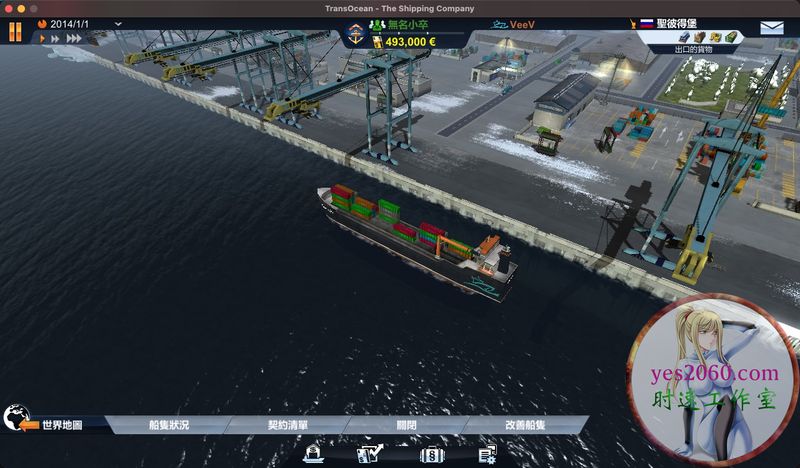Open the chart statistics icon in bottom toolbar
The image size is (800, 468).
point(368,455)
